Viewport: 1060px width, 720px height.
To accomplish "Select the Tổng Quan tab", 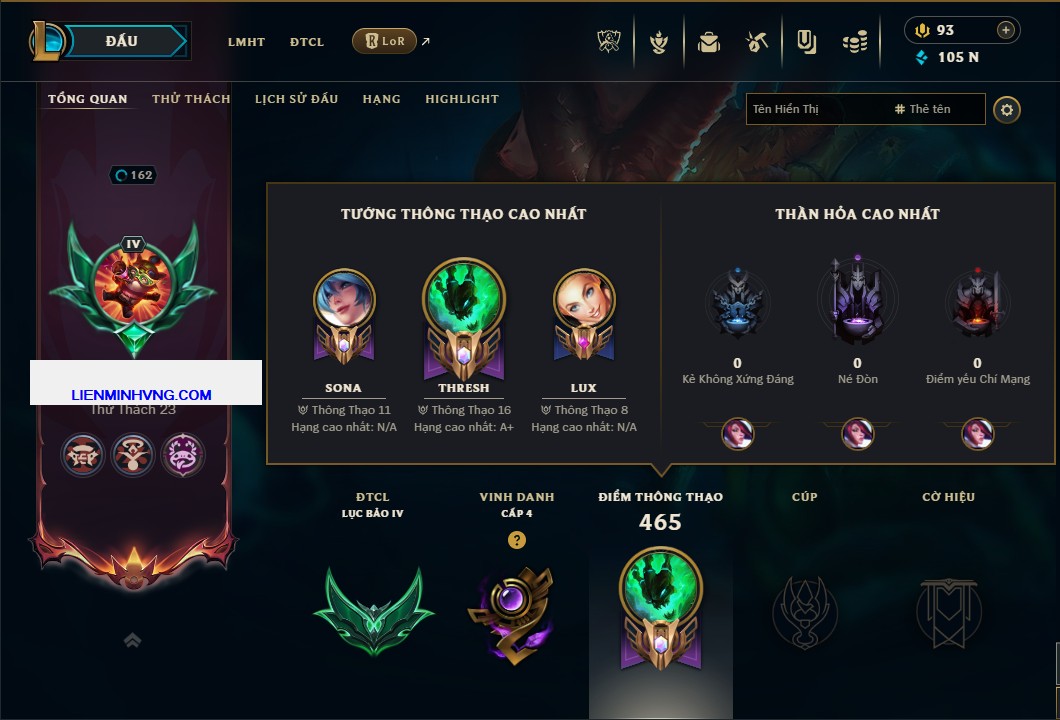I will [x=88, y=99].
